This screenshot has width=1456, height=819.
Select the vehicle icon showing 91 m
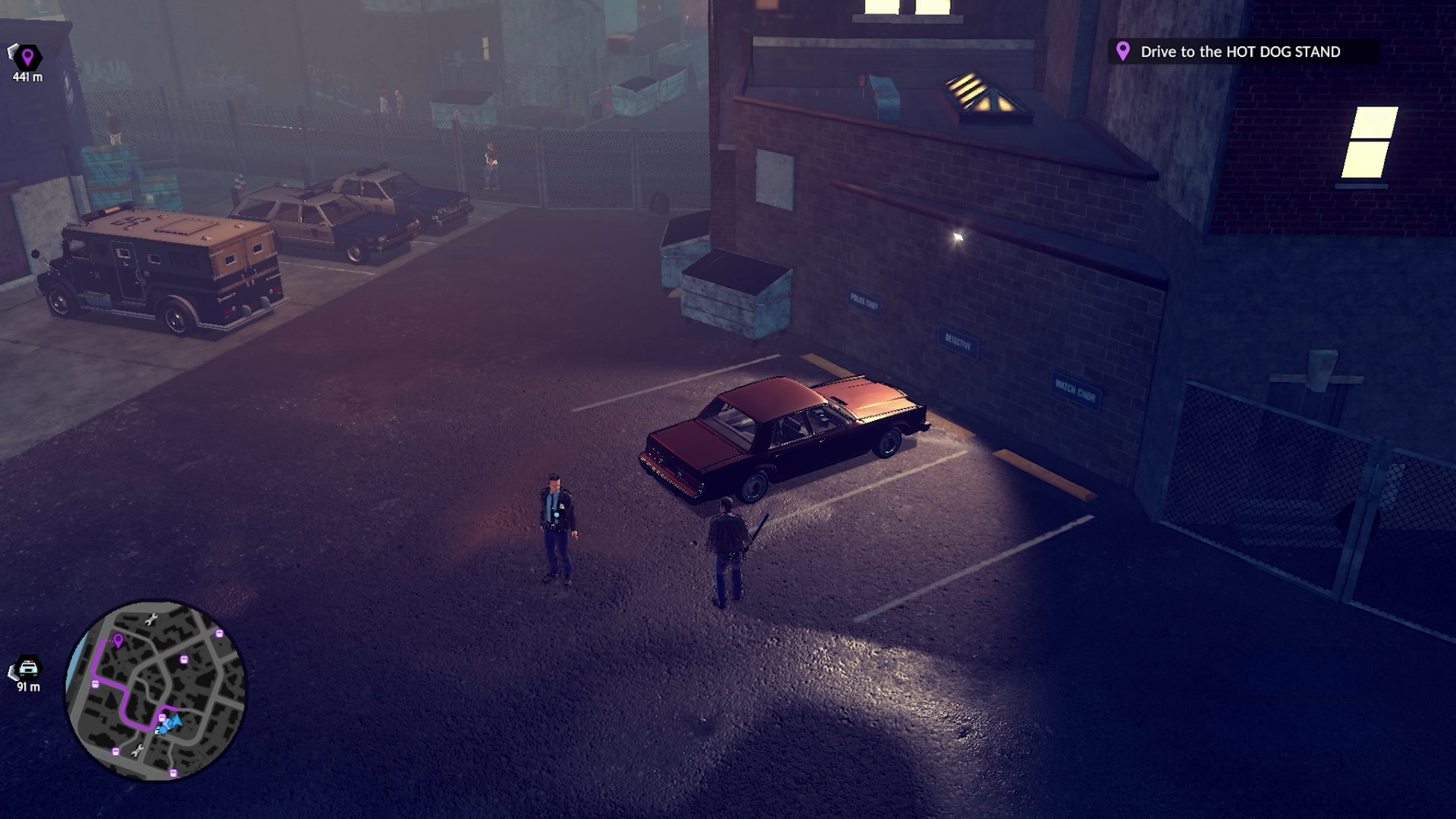[29, 667]
